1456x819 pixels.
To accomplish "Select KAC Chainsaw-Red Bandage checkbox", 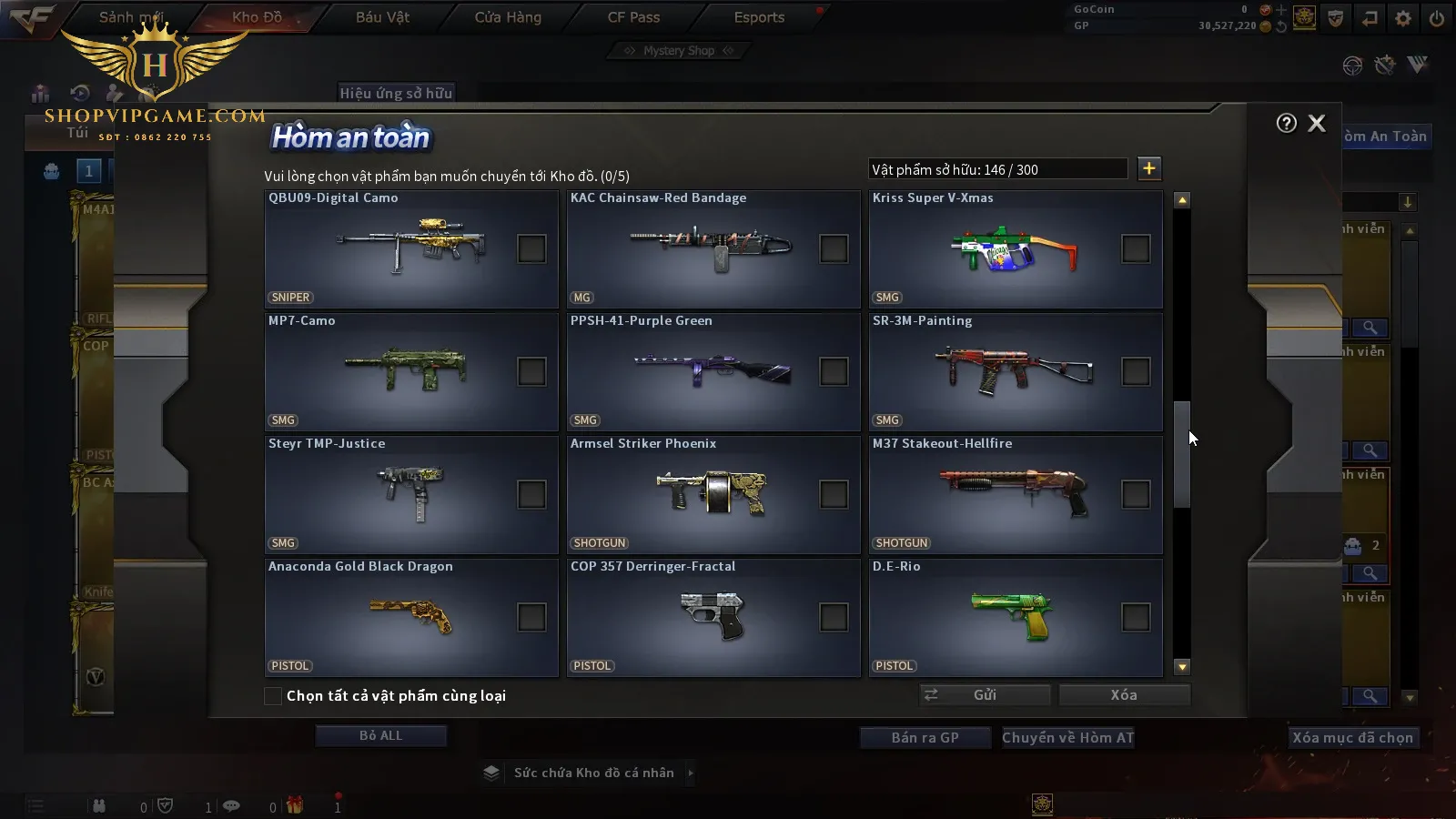I will [x=834, y=248].
